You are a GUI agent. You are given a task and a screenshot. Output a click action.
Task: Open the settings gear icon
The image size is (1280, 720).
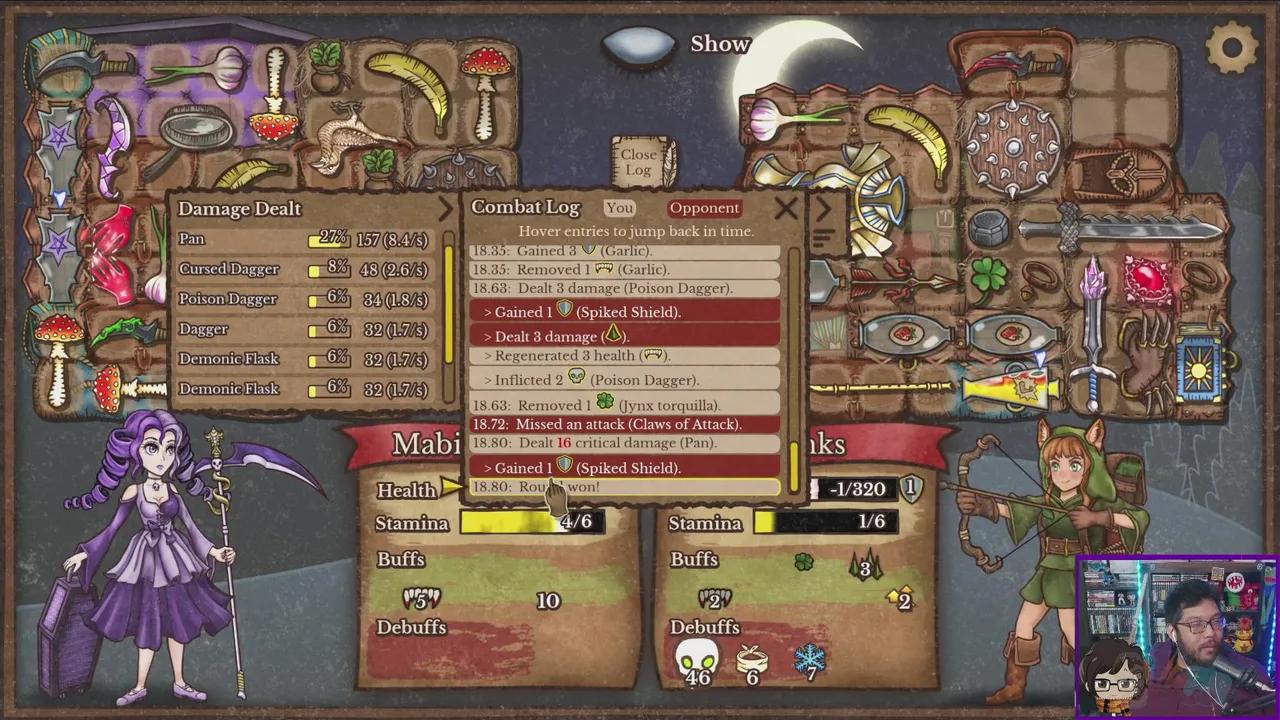[1231, 47]
